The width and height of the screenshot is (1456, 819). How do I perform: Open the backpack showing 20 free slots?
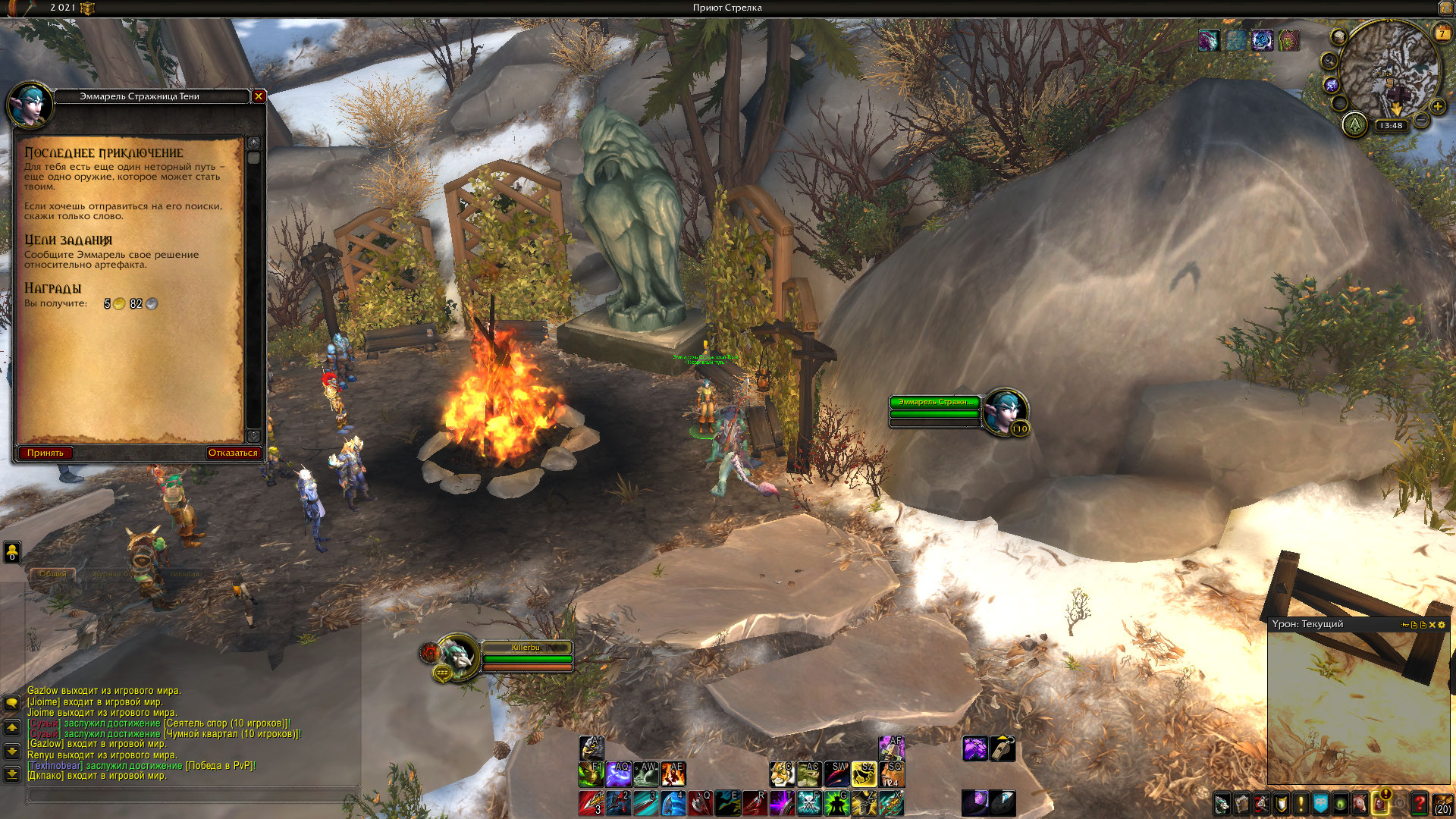tap(1443, 804)
